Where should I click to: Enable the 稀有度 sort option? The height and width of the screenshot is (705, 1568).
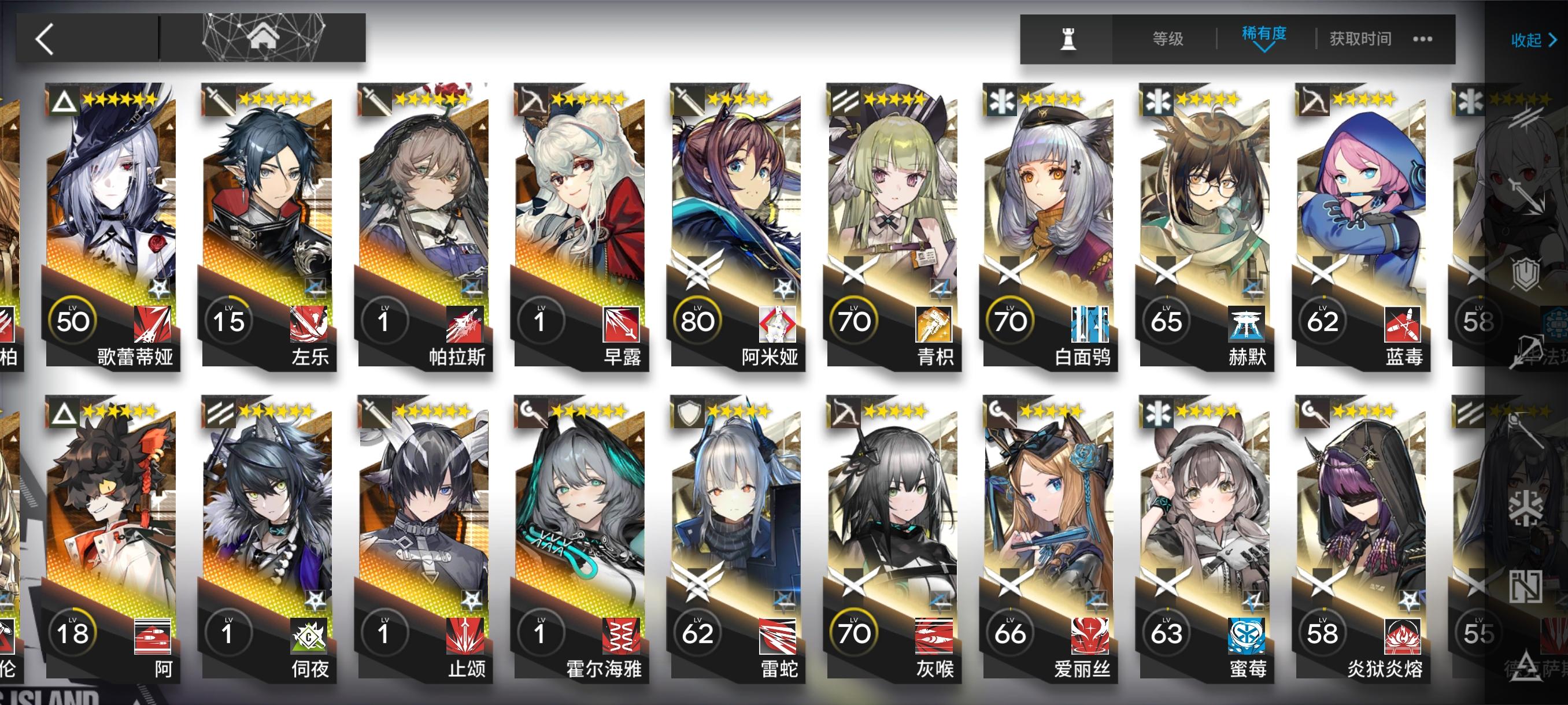point(1264,36)
